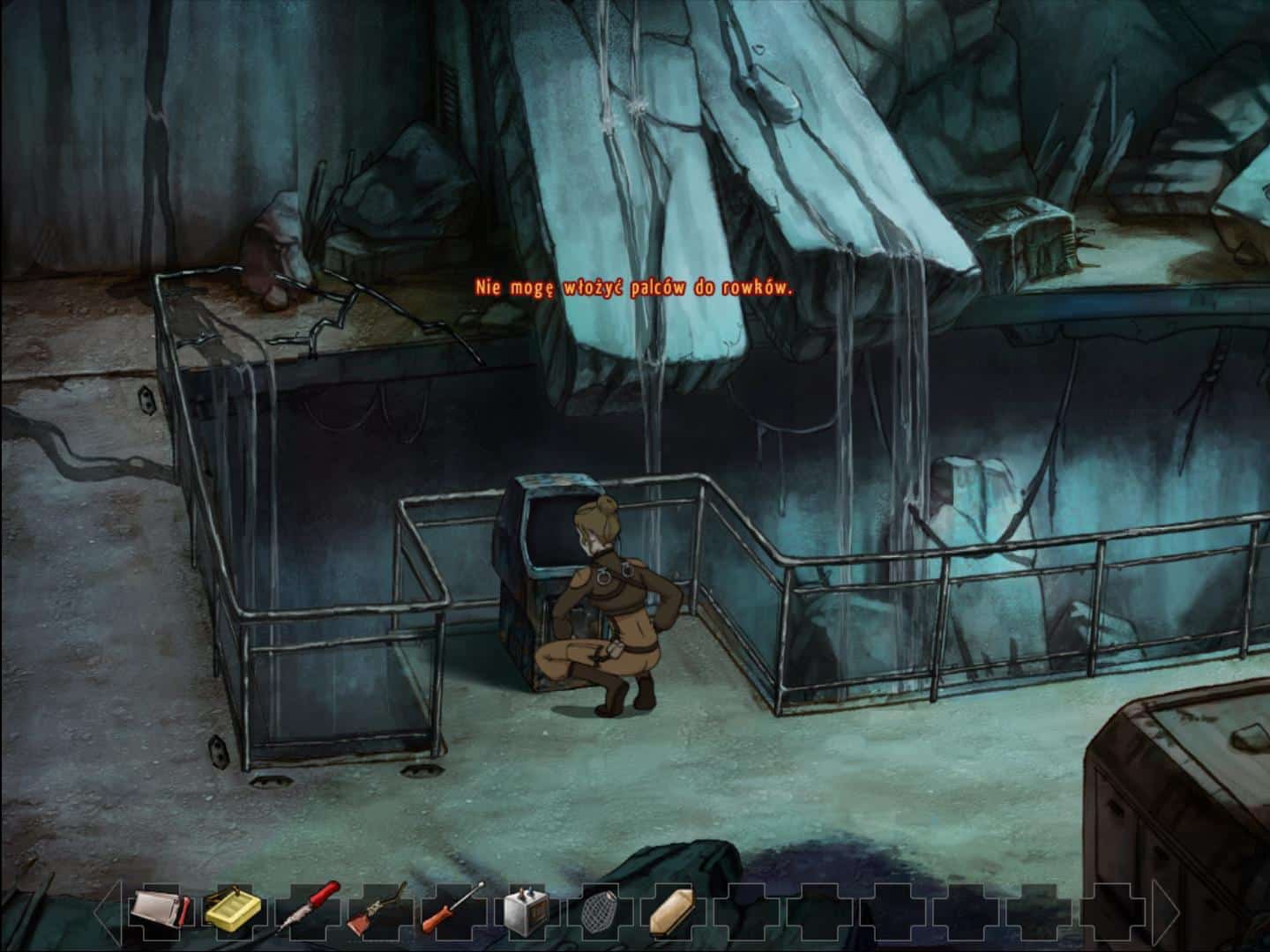Pick the yellow box item
The width and height of the screenshot is (1270, 952).
pyautogui.click(x=233, y=912)
